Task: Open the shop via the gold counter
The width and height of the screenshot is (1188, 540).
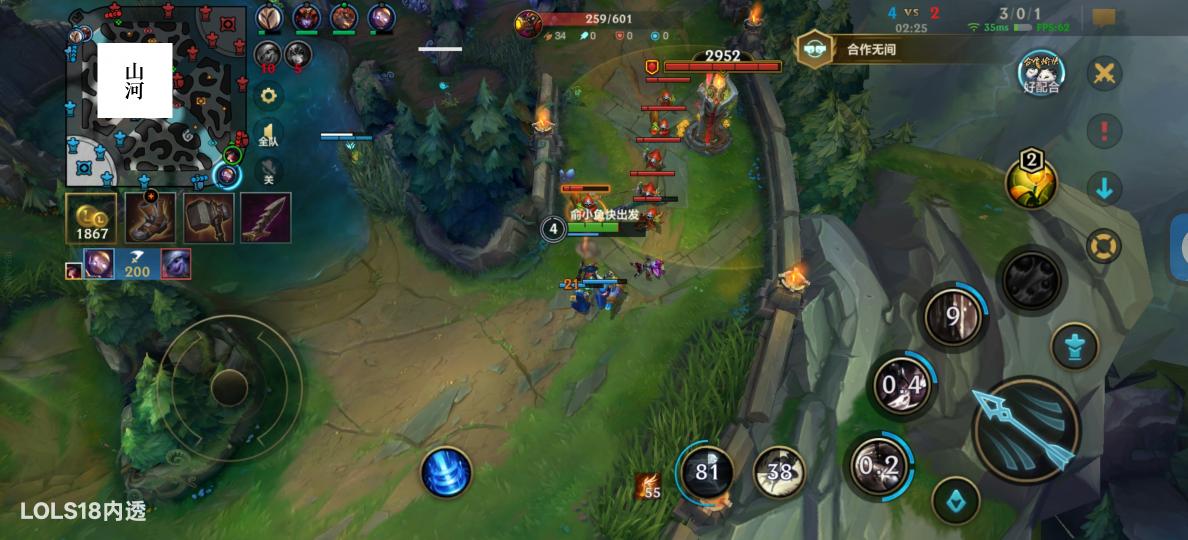Action: [x=91, y=218]
